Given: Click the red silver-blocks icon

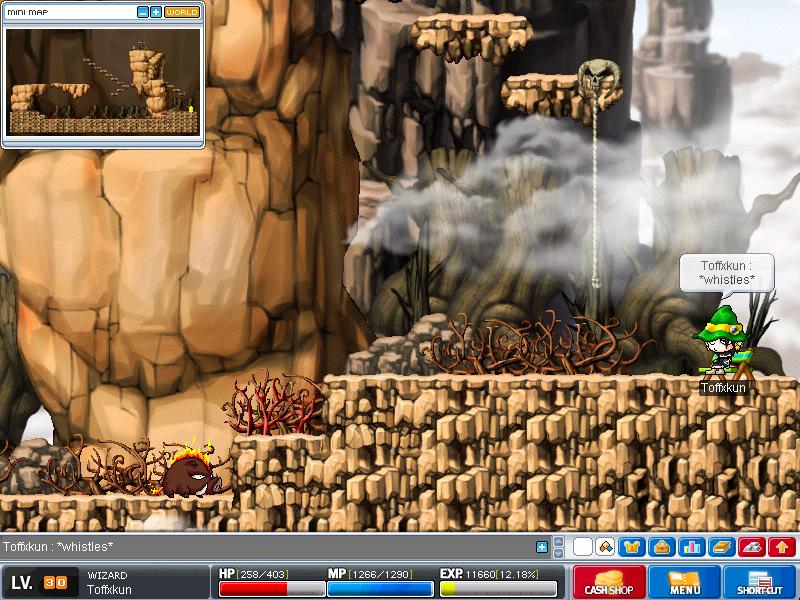Looking at the screenshot, I should (x=752, y=547).
